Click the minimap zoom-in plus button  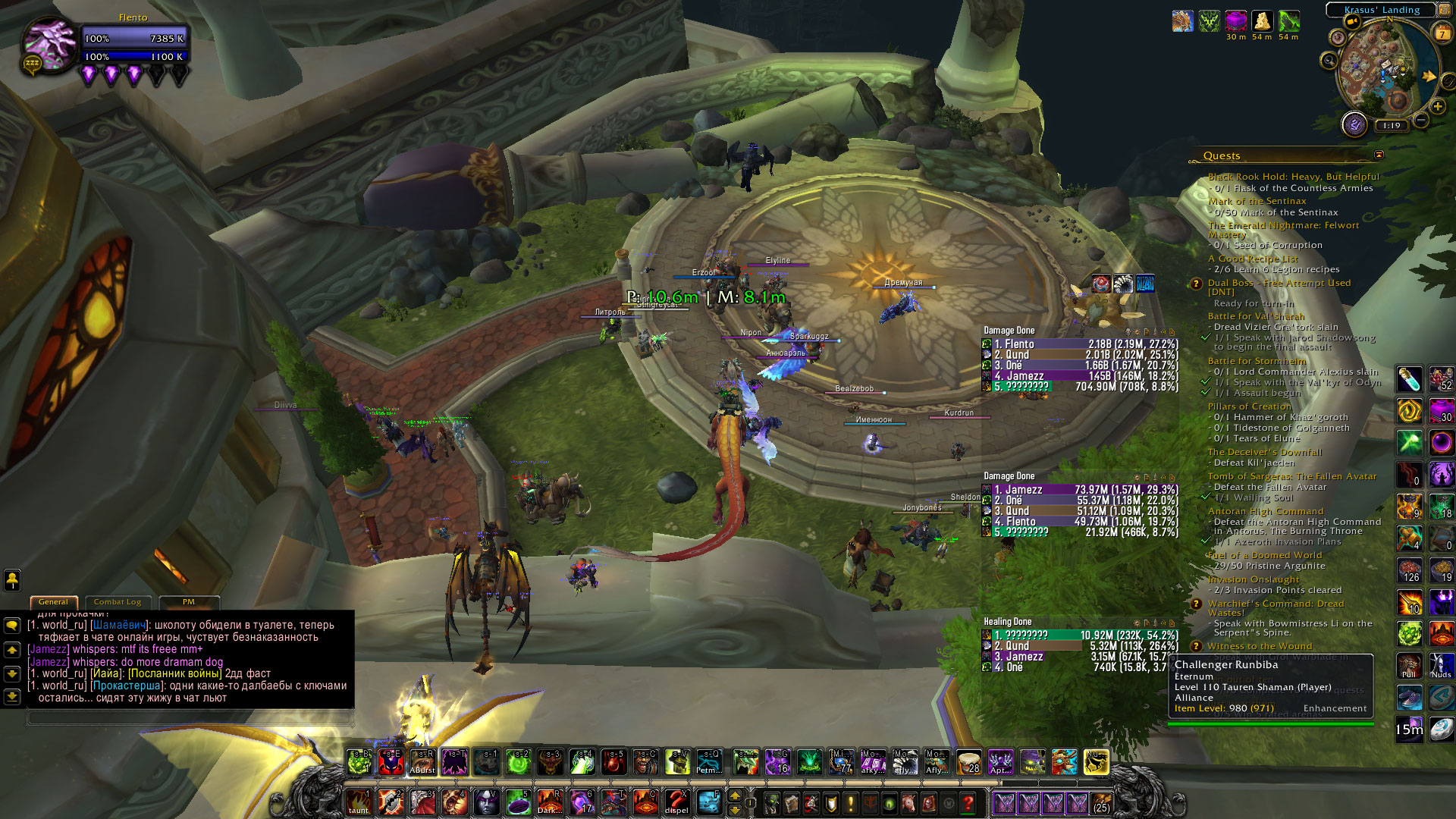pyautogui.click(x=1438, y=106)
